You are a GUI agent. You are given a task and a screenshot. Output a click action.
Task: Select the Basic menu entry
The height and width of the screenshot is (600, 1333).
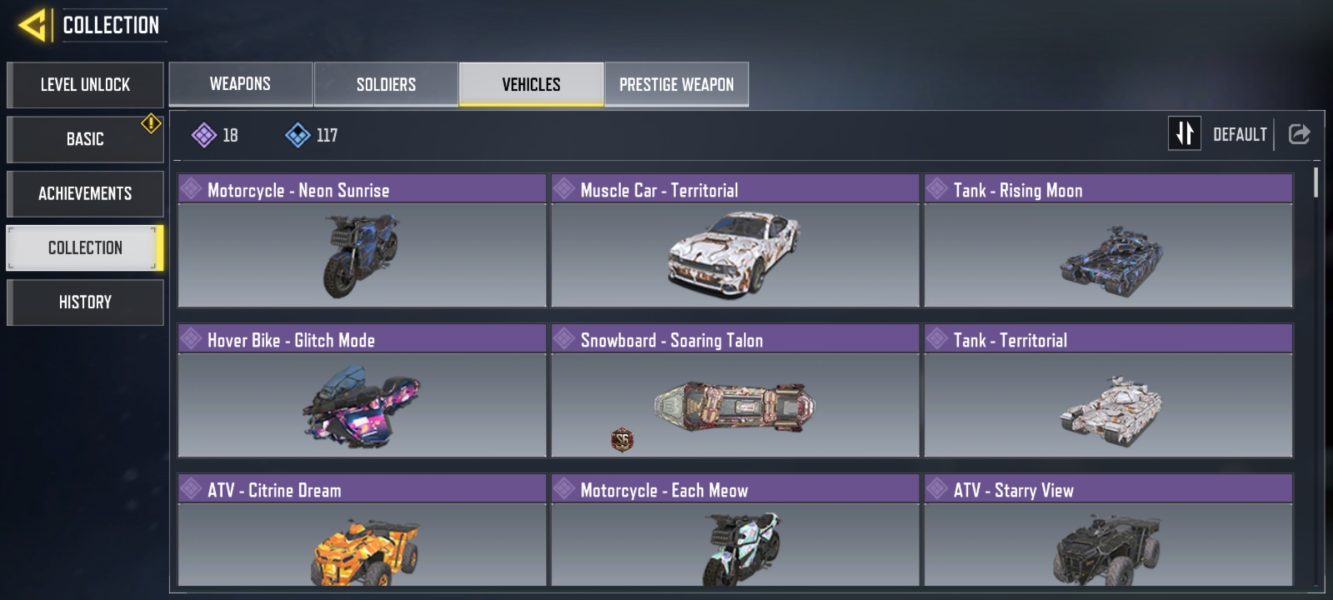pos(85,139)
